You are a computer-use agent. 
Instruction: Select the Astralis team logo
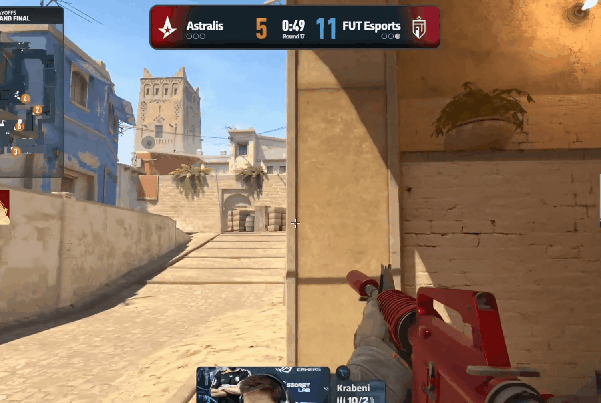167,26
